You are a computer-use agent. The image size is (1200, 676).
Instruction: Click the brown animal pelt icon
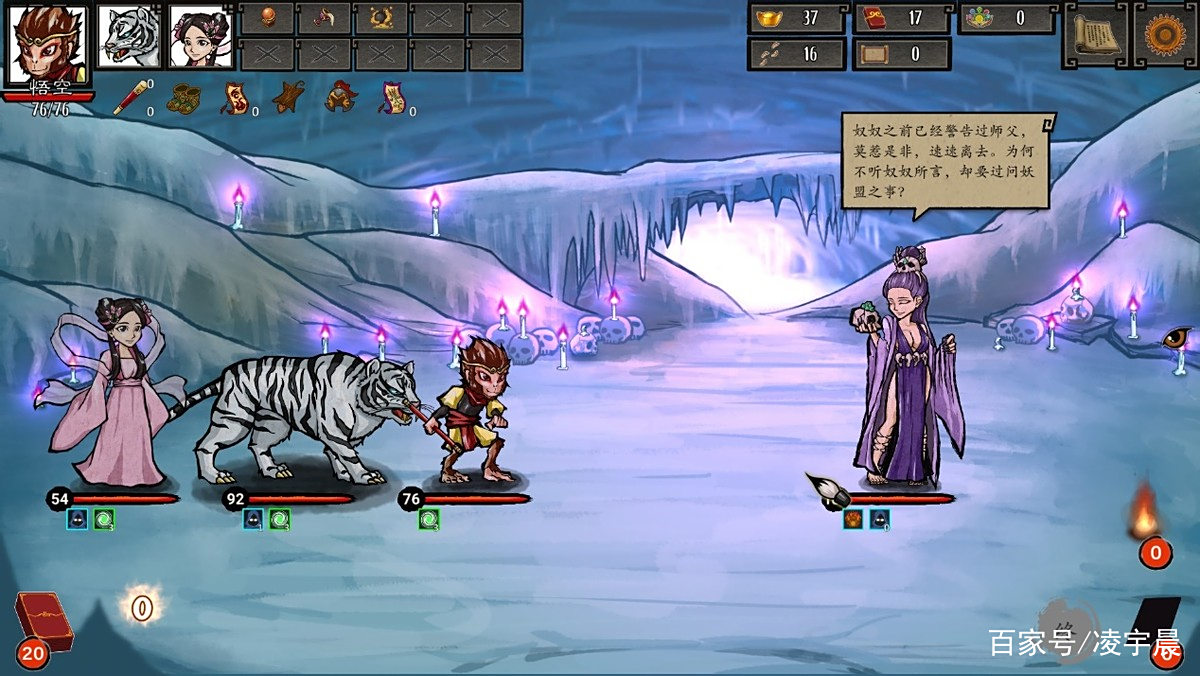click(289, 98)
